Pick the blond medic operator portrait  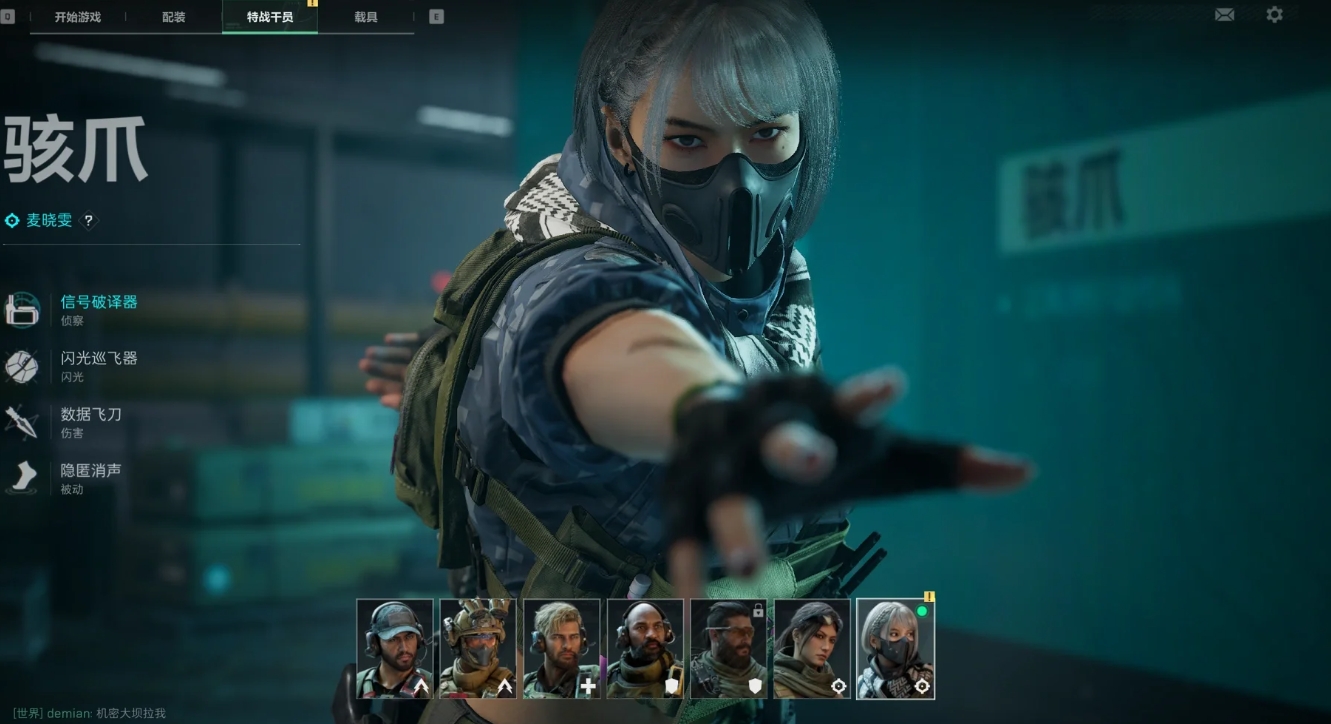coord(562,648)
